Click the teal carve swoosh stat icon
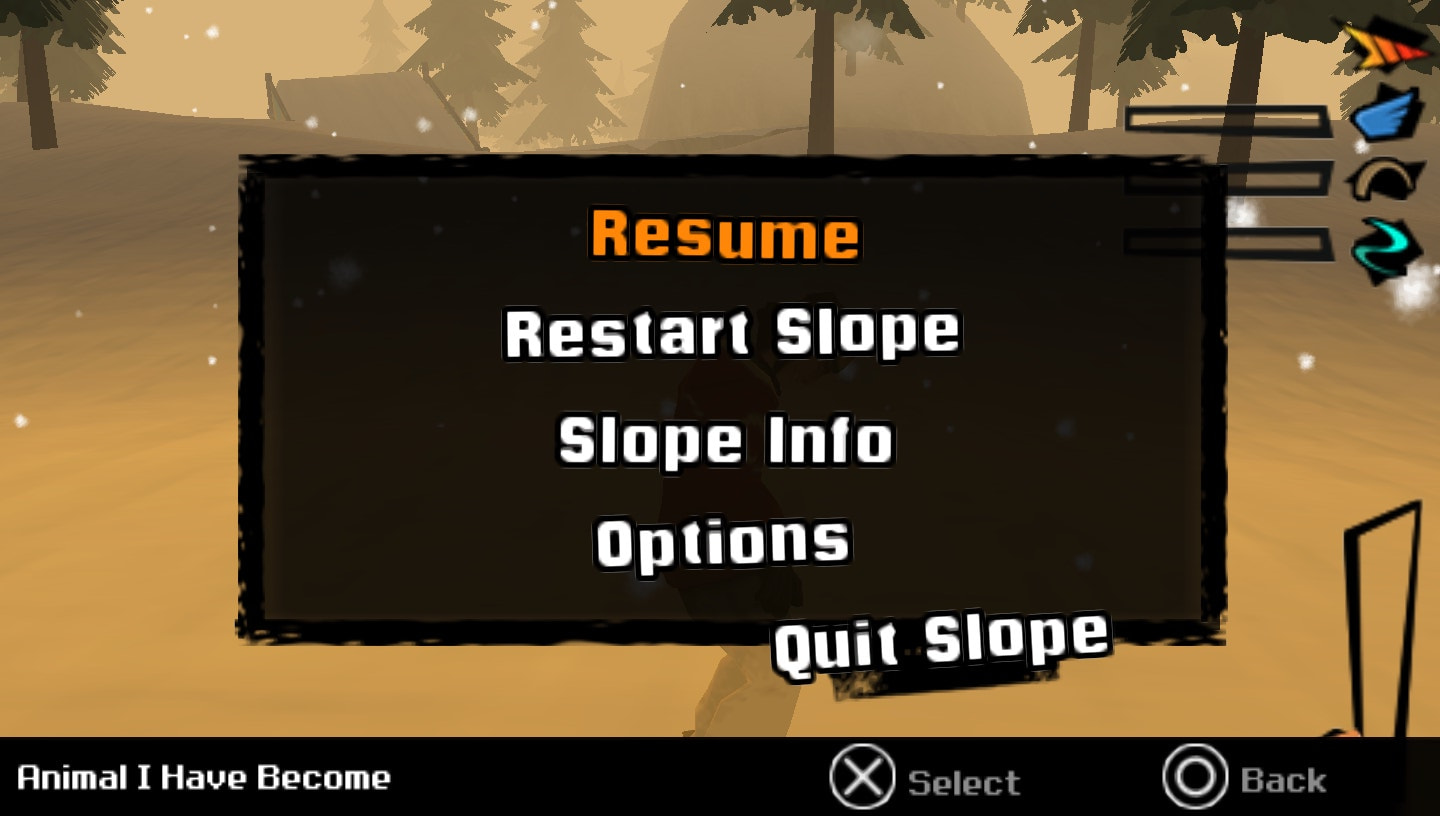Viewport: 1440px width, 816px height. [1387, 244]
